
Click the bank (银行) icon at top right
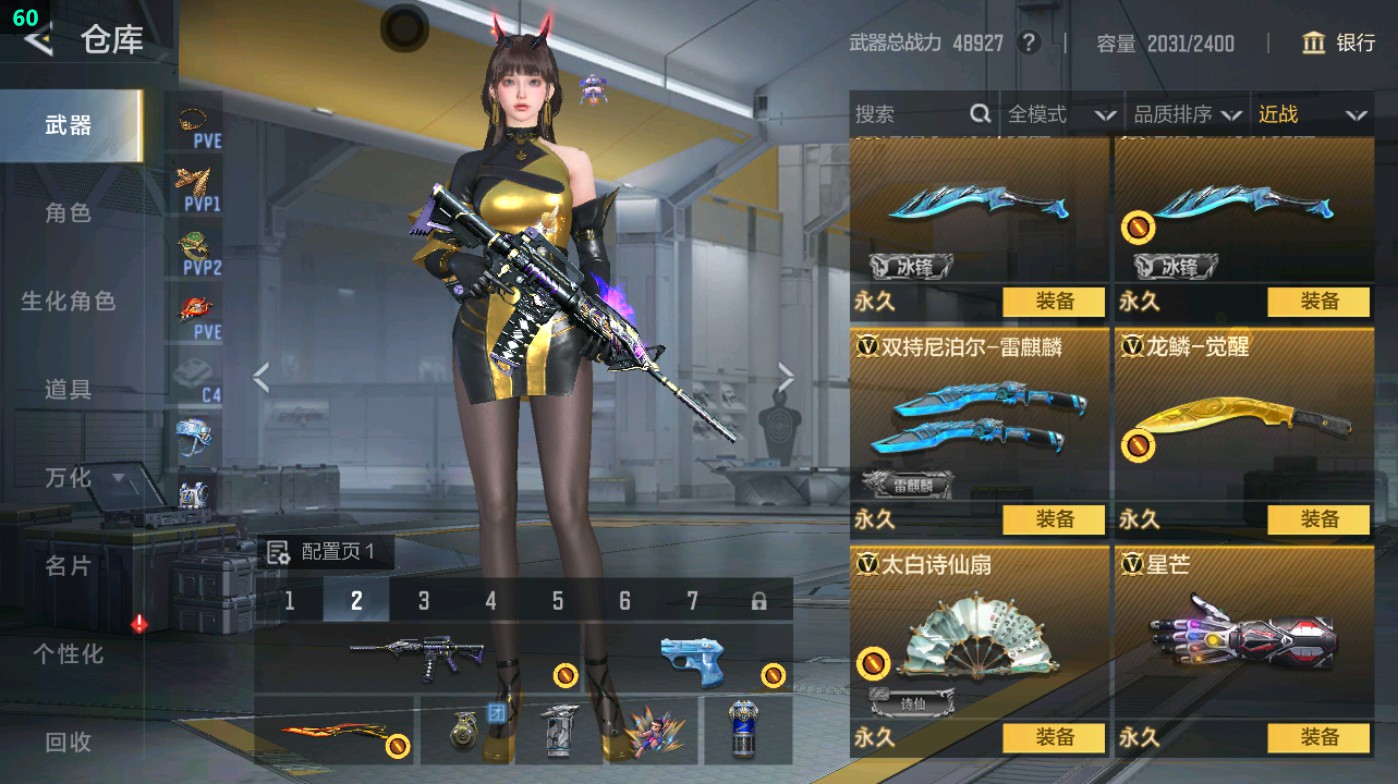click(1314, 44)
